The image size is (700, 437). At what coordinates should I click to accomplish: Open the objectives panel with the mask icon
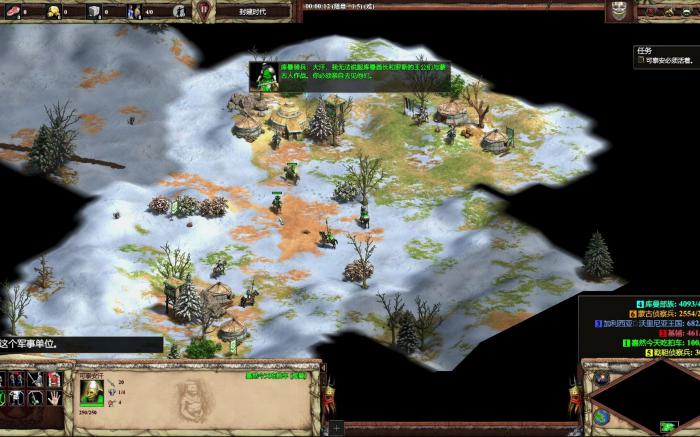621,12
